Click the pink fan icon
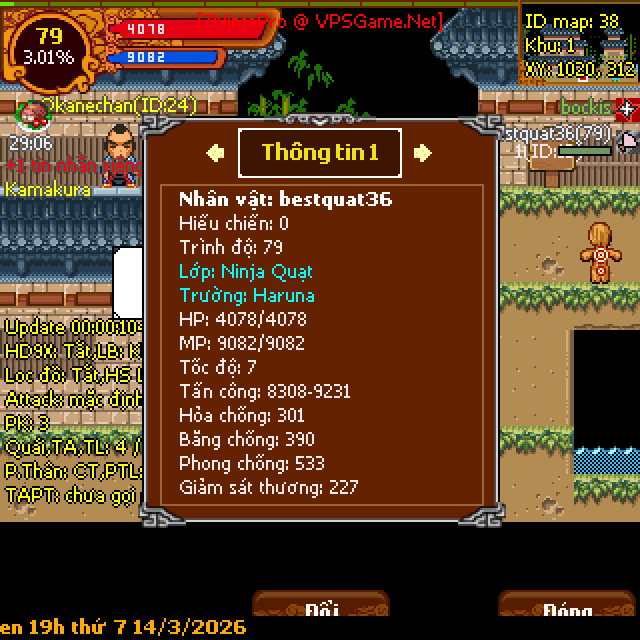 [628, 139]
